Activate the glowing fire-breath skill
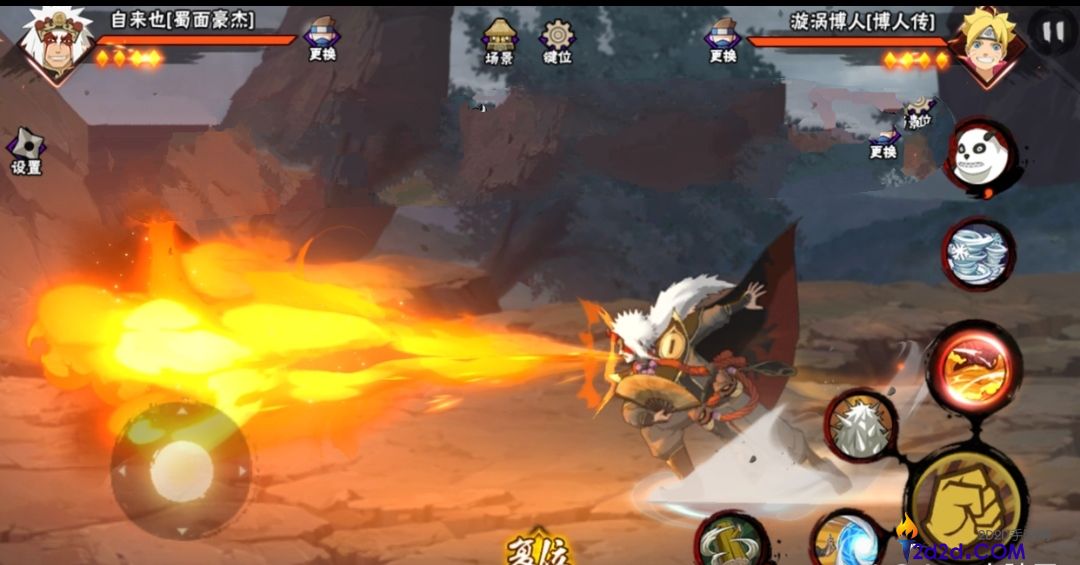Screen dimensions: 1080x565 (973, 368)
